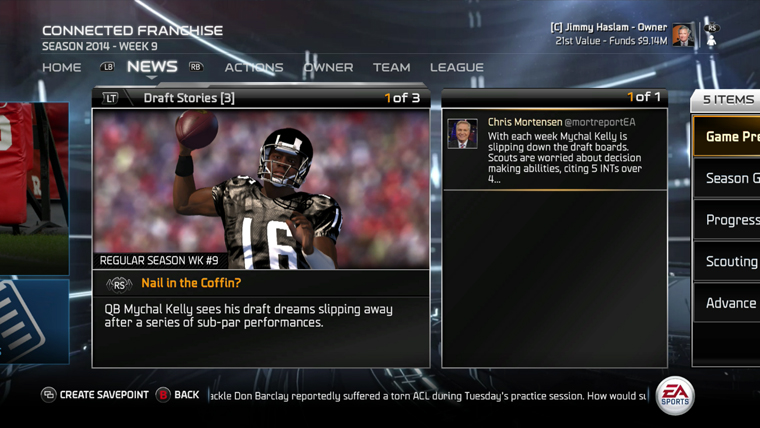Click the EA Sports logo
Viewport: 760px width, 428px height.
[675, 396]
